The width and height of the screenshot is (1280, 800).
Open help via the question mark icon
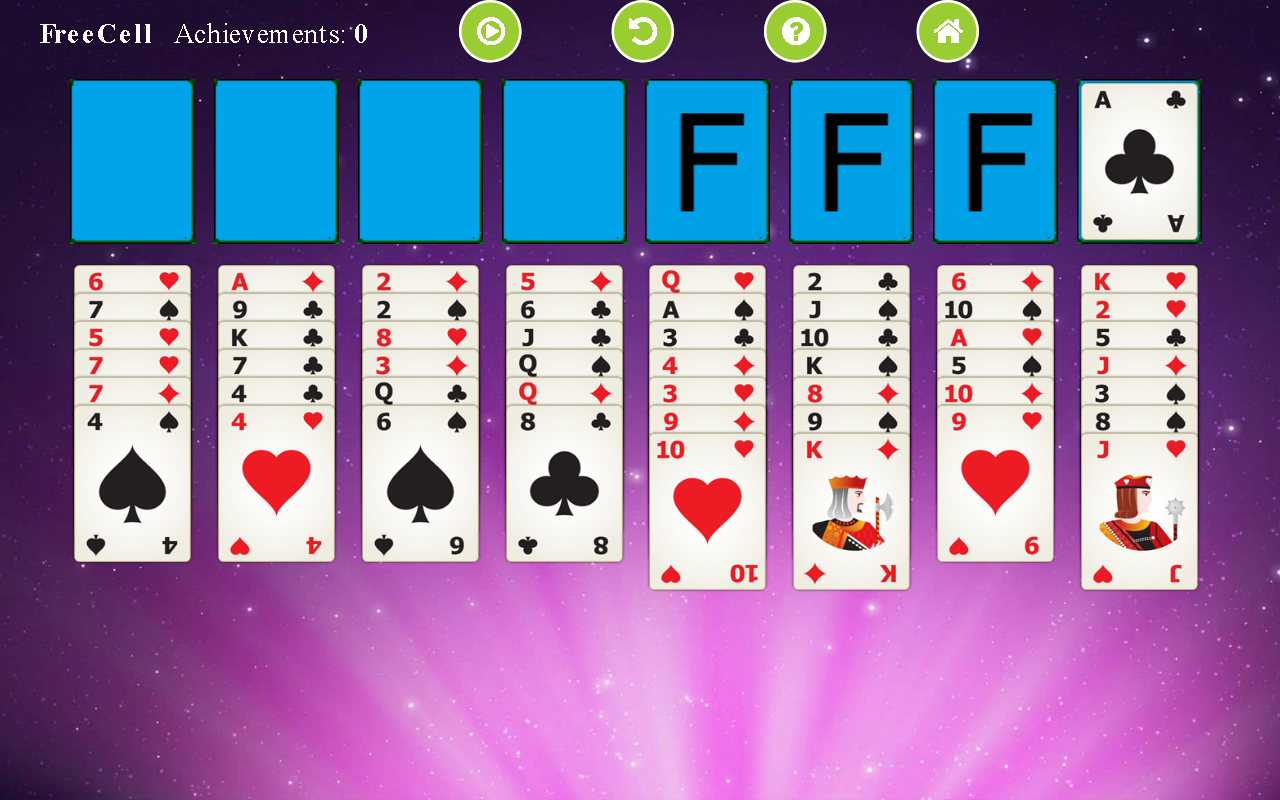tap(795, 31)
